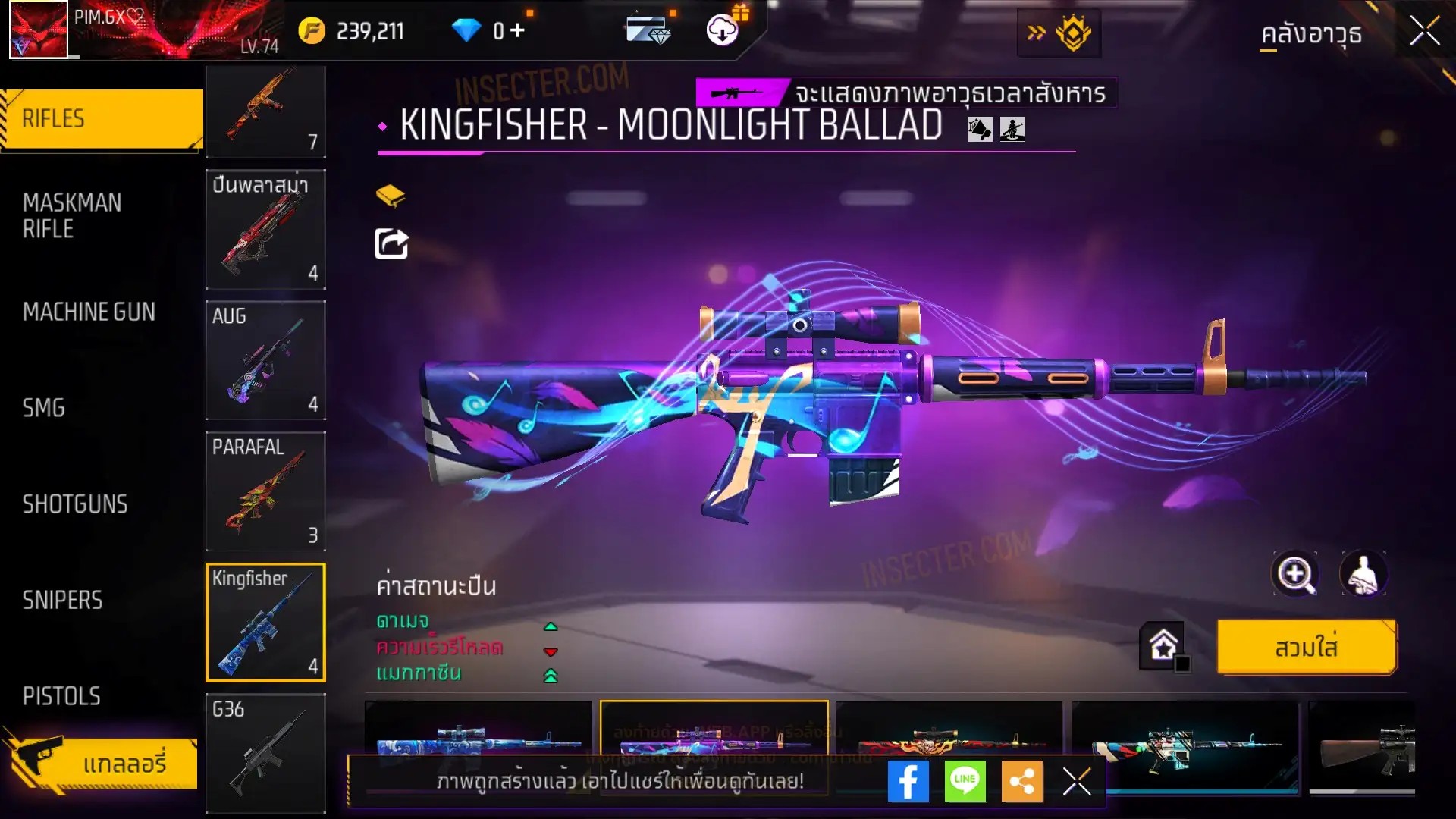Close the weapon armory screen
Viewport: 1456px width, 819px height.
tap(1424, 32)
